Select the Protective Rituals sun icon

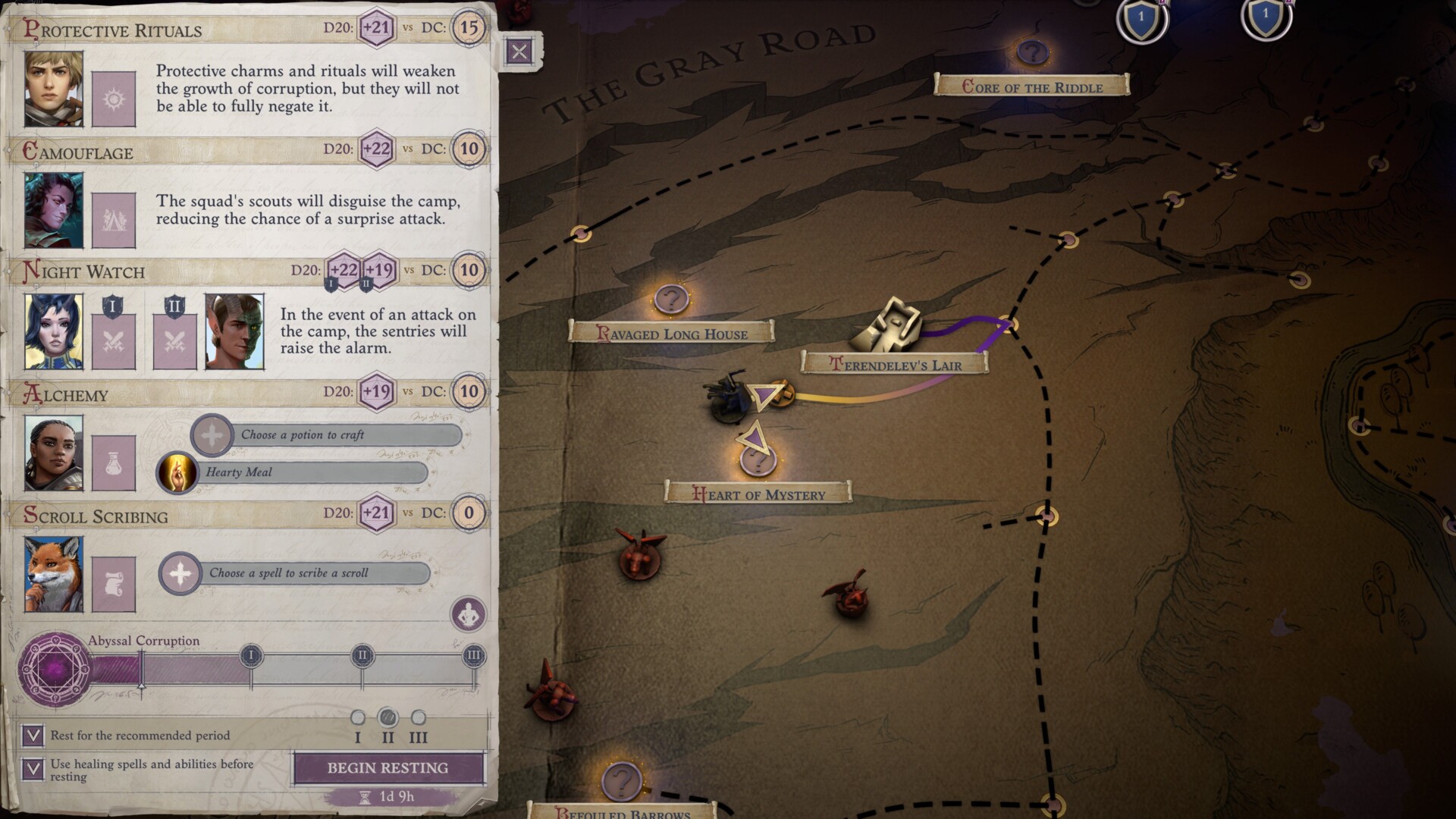pos(114,99)
